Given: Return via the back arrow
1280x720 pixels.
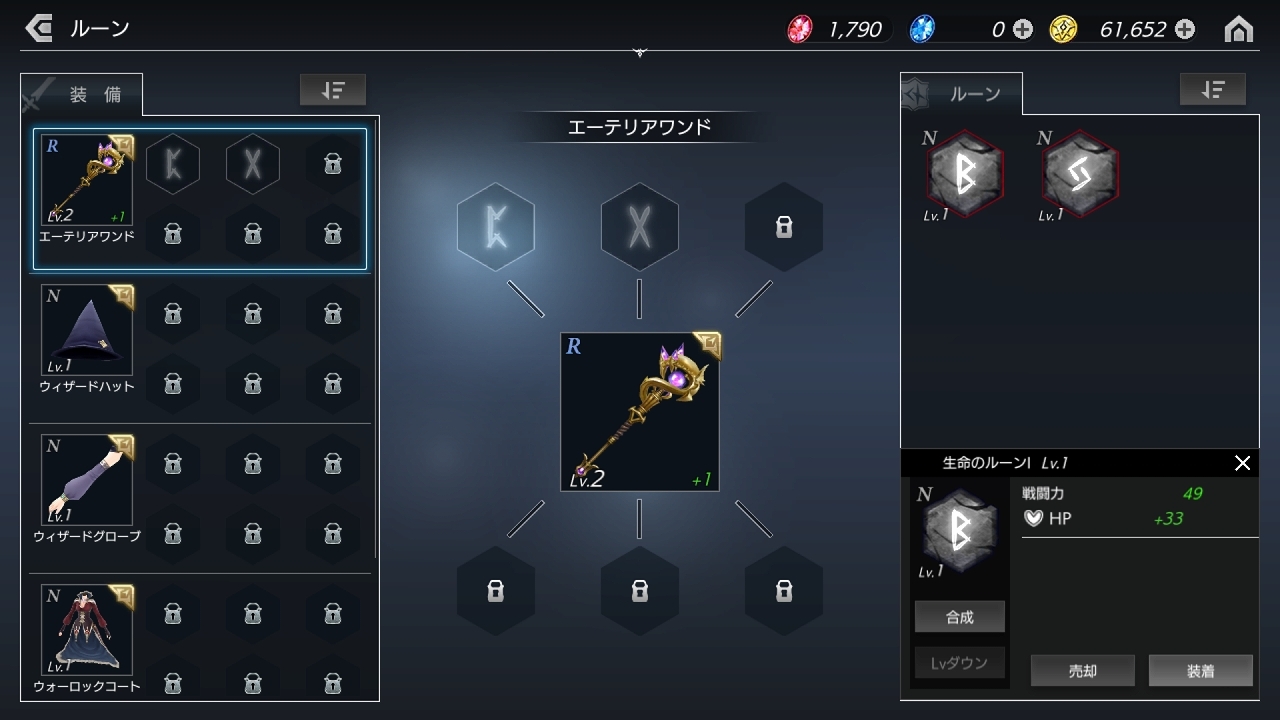Looking at the screenshot, I should click(x=38, y=28).
